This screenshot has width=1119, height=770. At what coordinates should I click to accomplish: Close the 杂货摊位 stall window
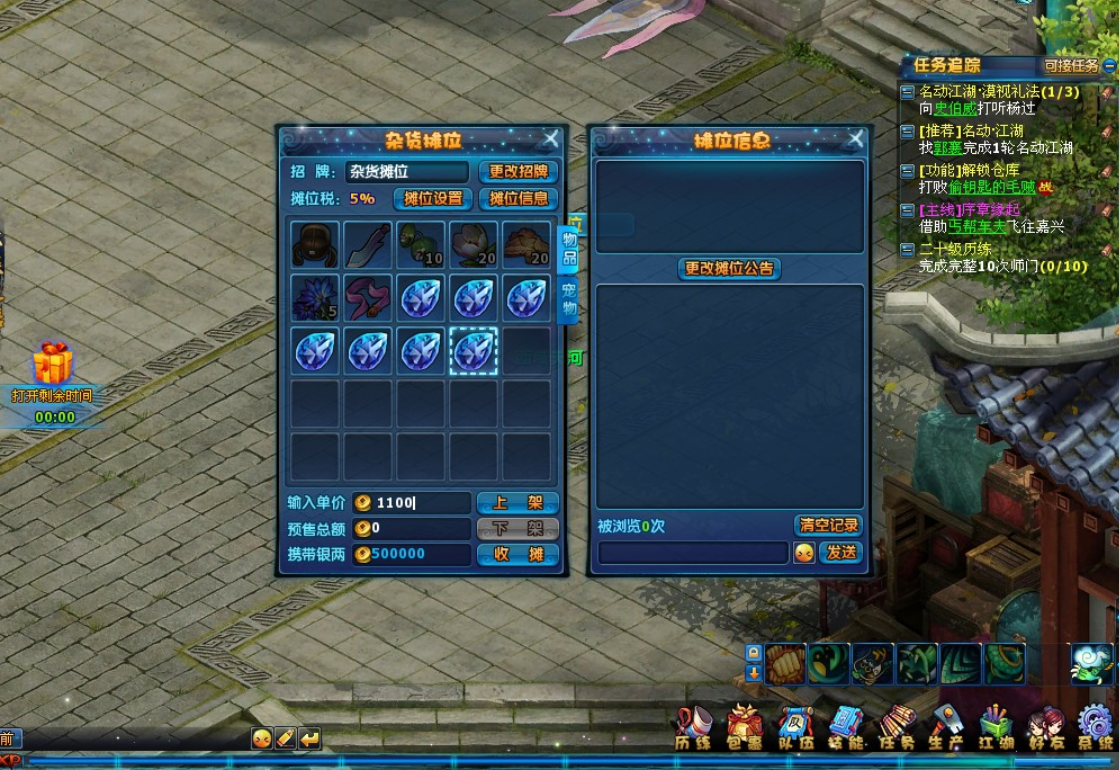point(550,139)
